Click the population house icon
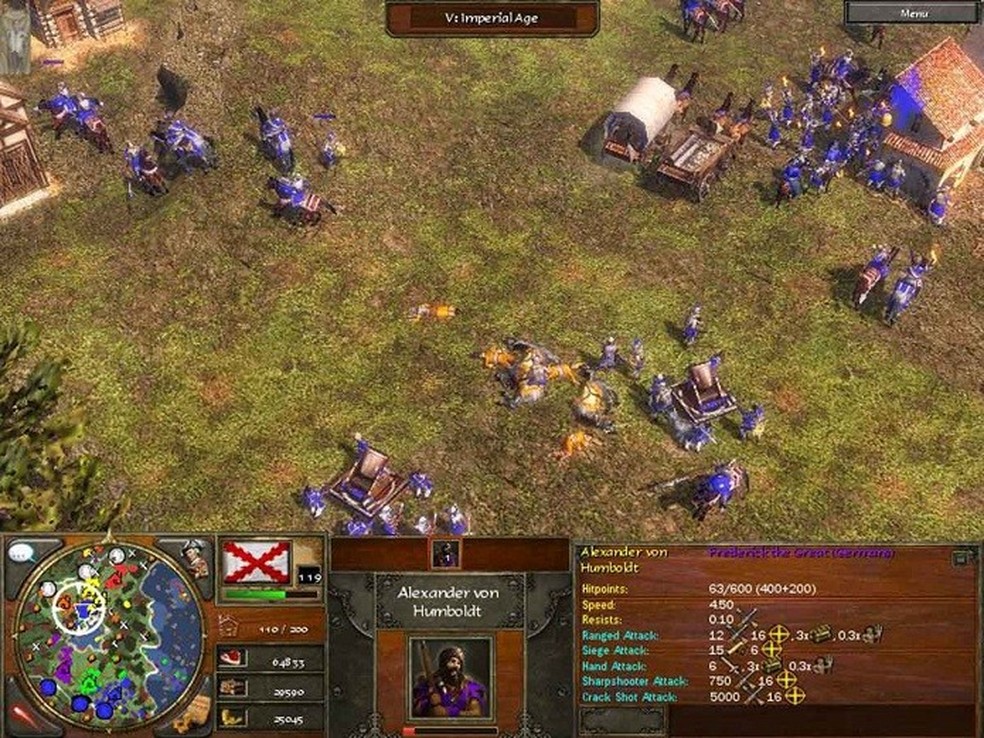This screenshot has height=738, width=984. point(229,626)
